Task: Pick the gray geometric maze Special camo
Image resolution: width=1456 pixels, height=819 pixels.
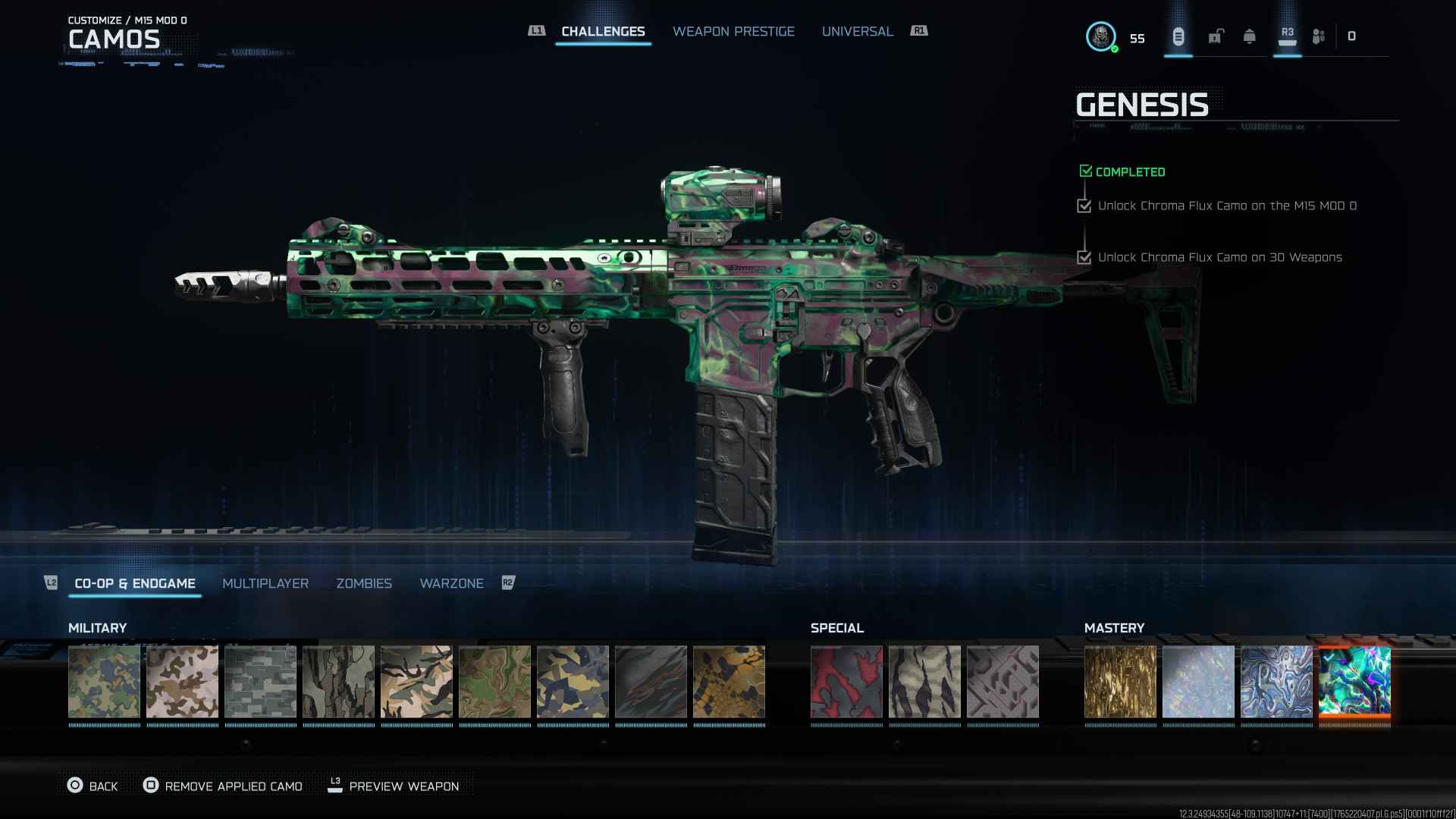Action: [x=1003, y=682]
